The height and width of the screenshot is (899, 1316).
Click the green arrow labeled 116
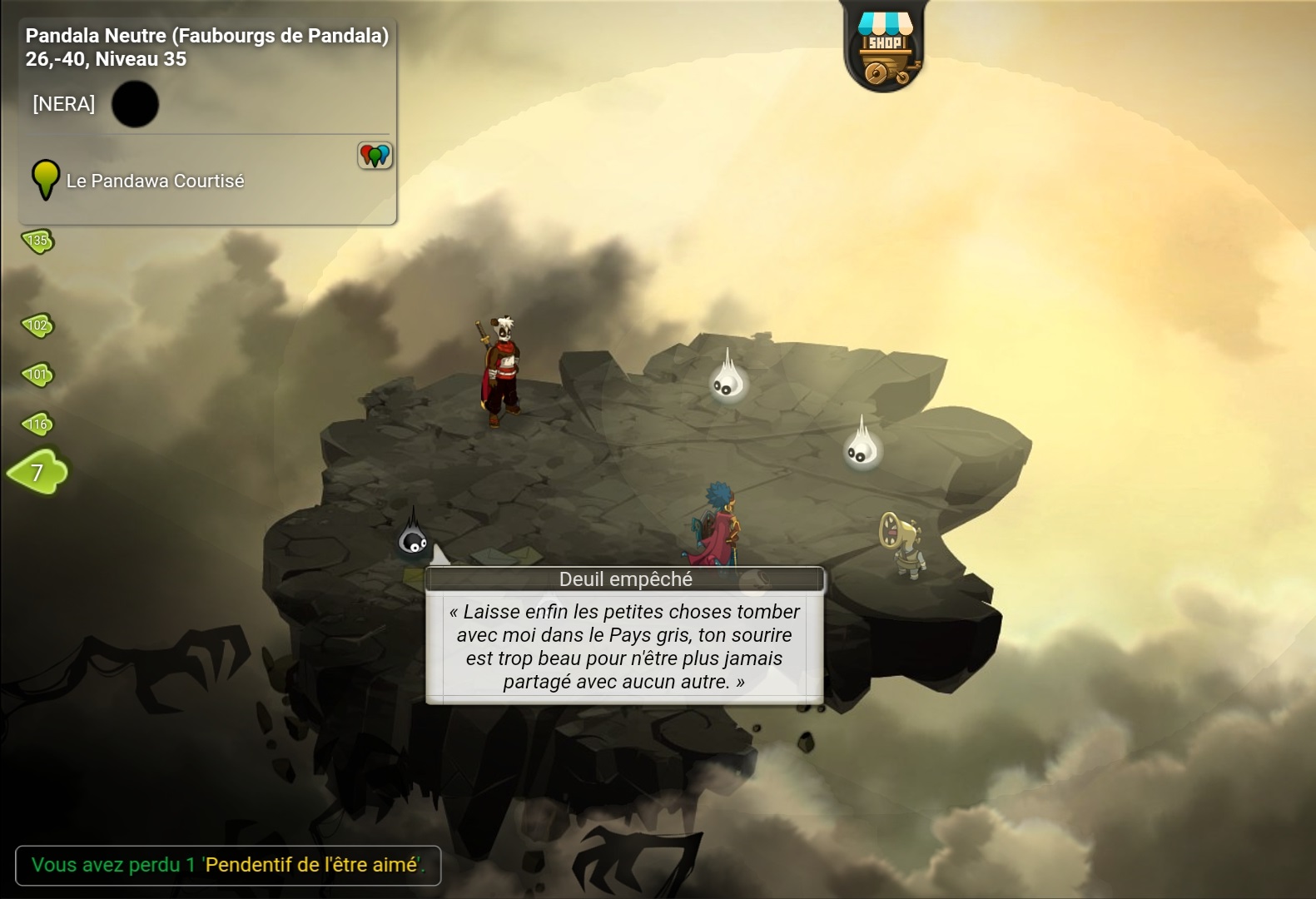pos(37,425)
